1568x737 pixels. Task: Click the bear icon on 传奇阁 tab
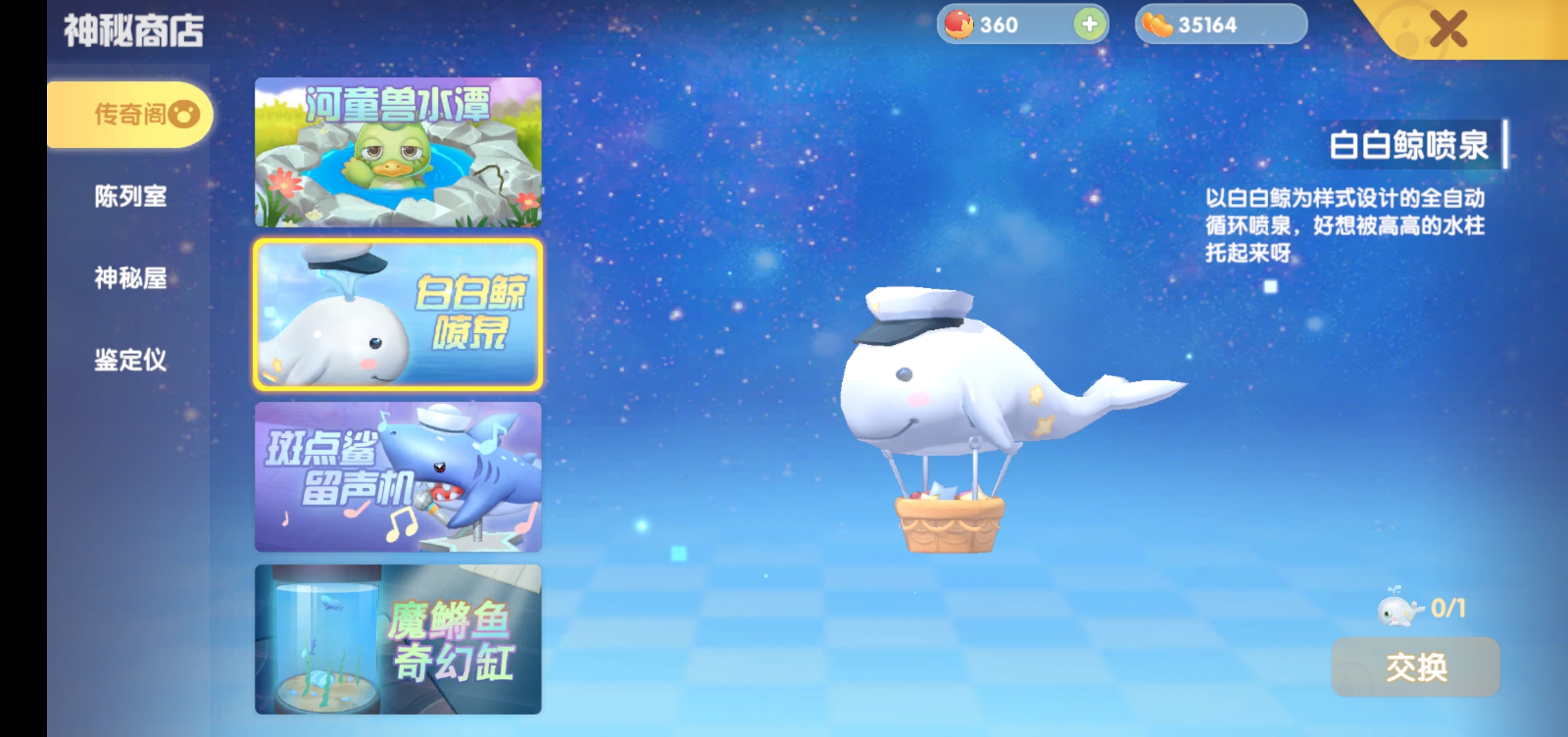click(x=185, y=112)
